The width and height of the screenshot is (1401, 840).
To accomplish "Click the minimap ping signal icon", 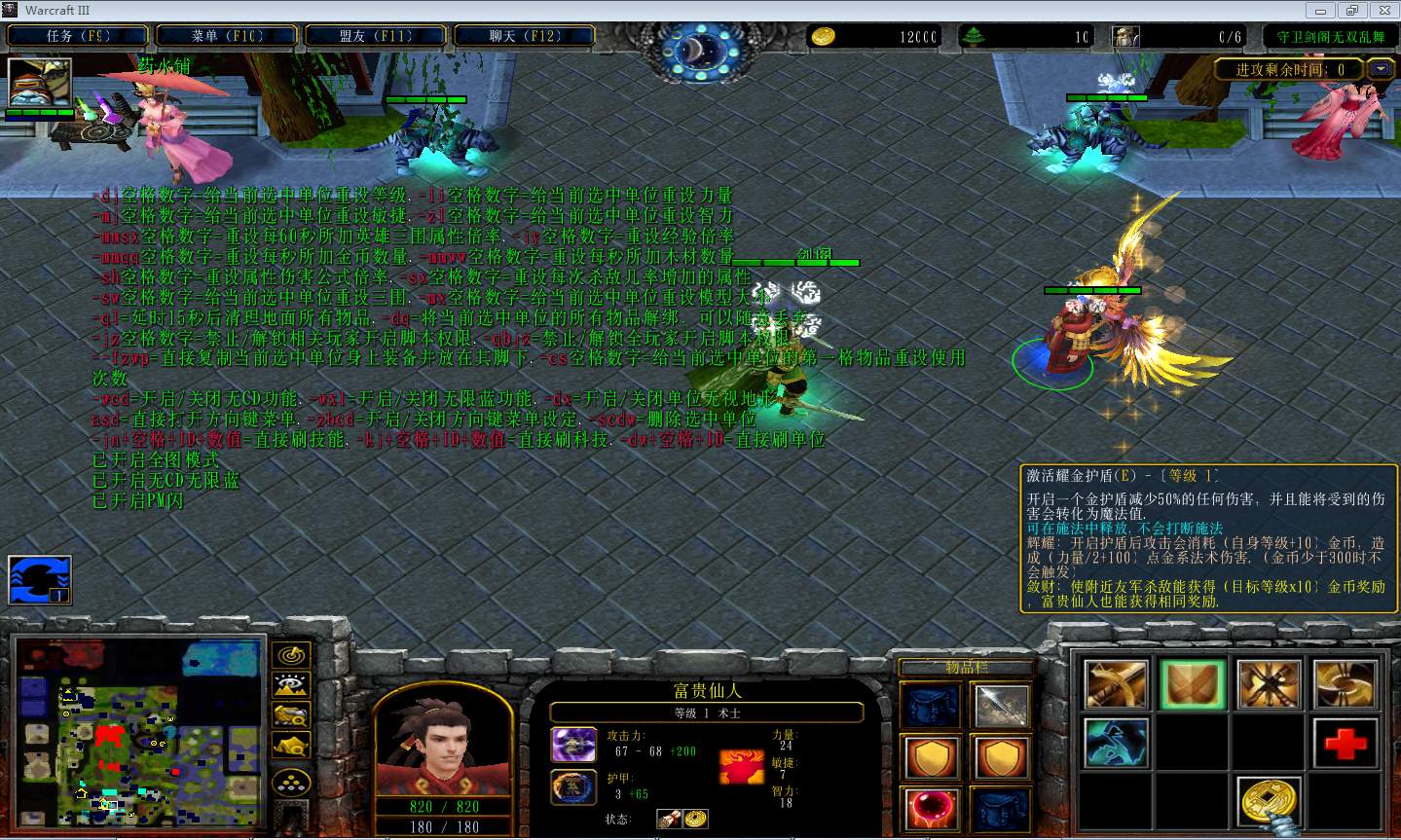I will (x=289, y=654).
